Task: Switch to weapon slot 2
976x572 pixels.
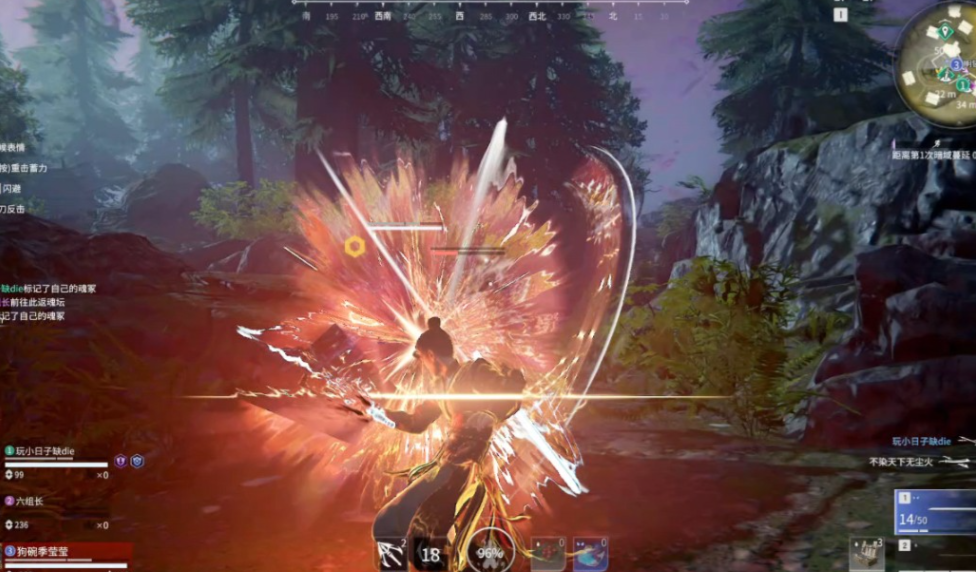Action: 934,547
